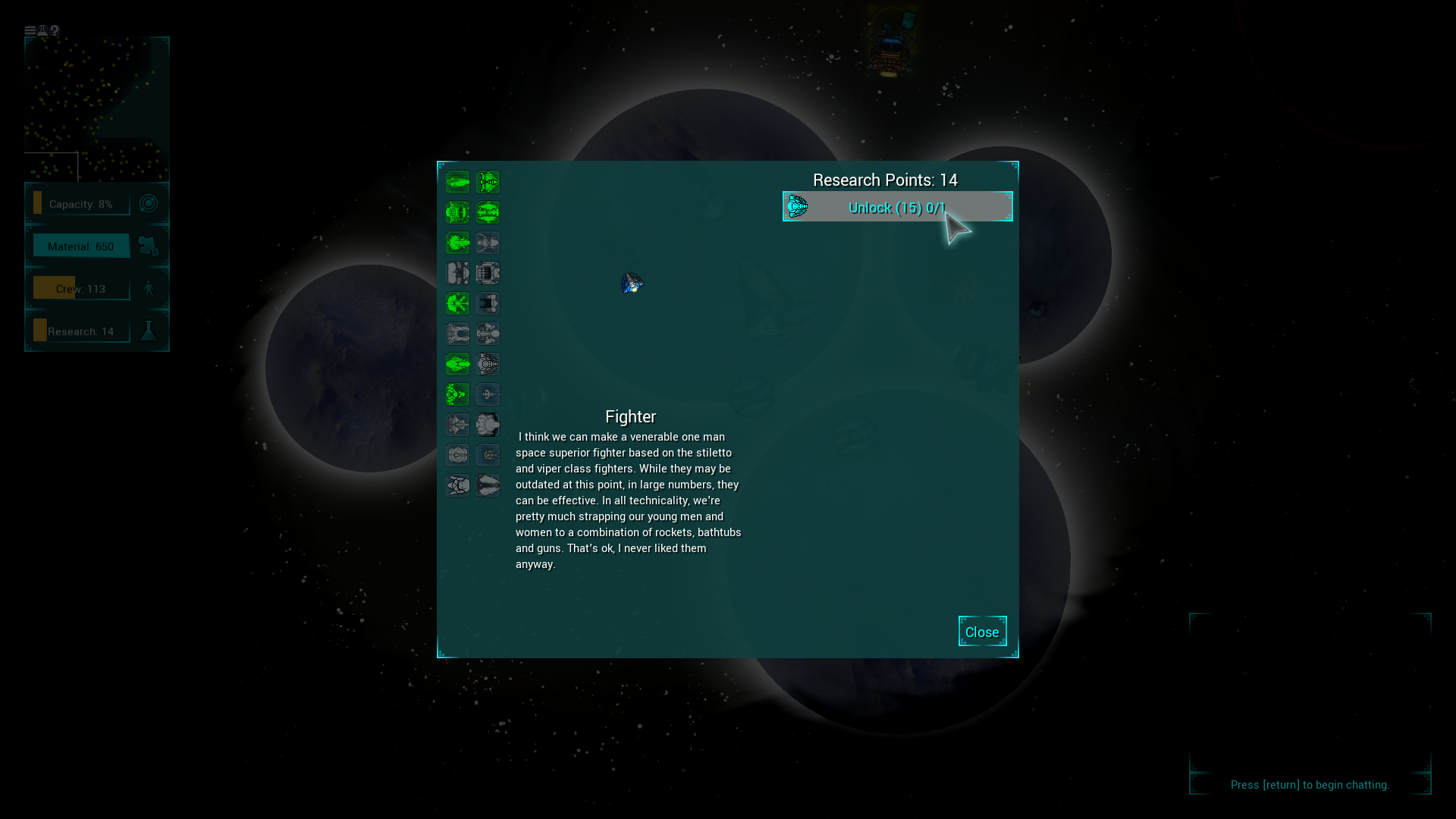The width and height of the screenshot is (1456, 819).
Task: Close the research window
Action: tap(982, 632)
